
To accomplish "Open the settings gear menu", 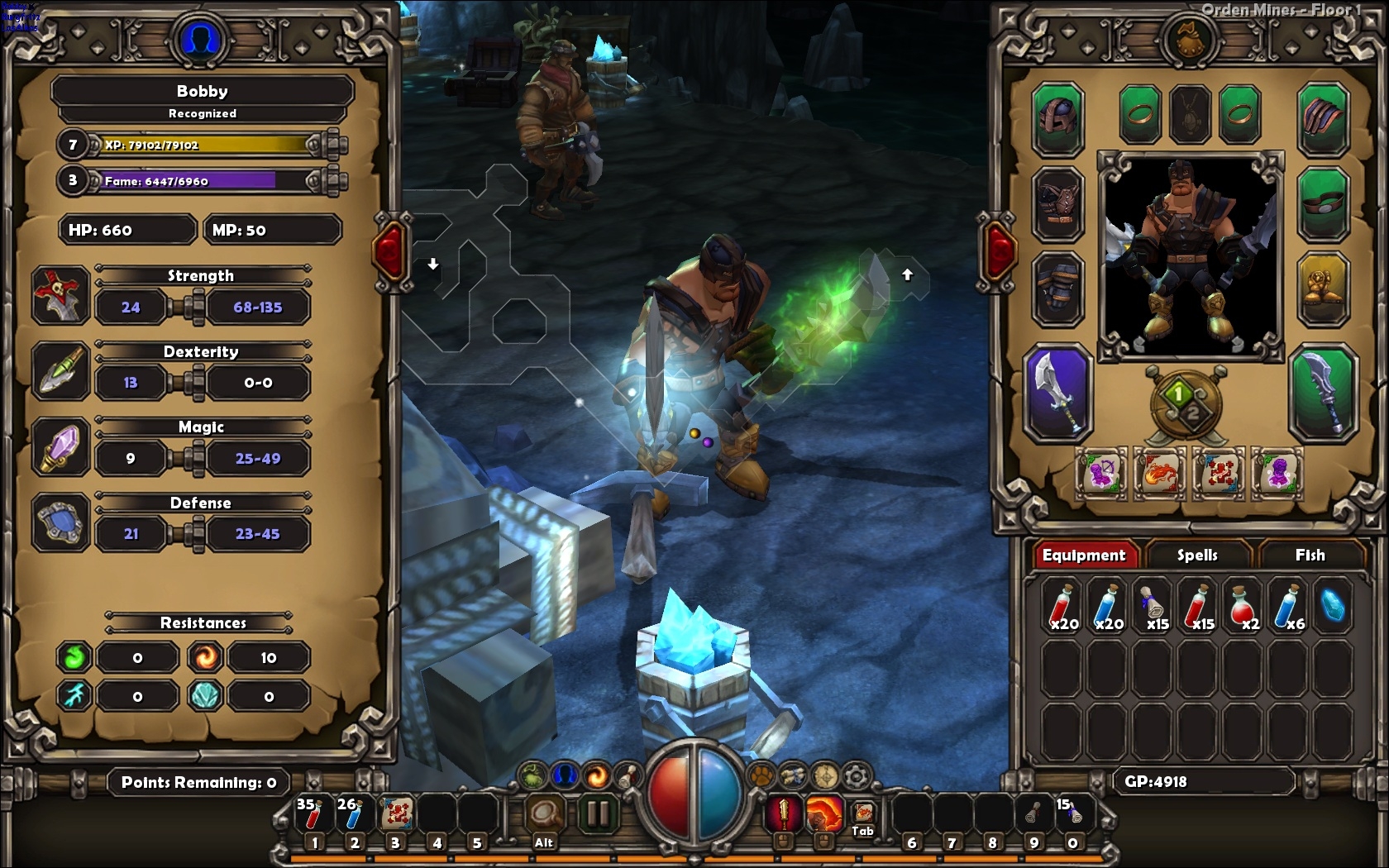I will click(857, 775).
